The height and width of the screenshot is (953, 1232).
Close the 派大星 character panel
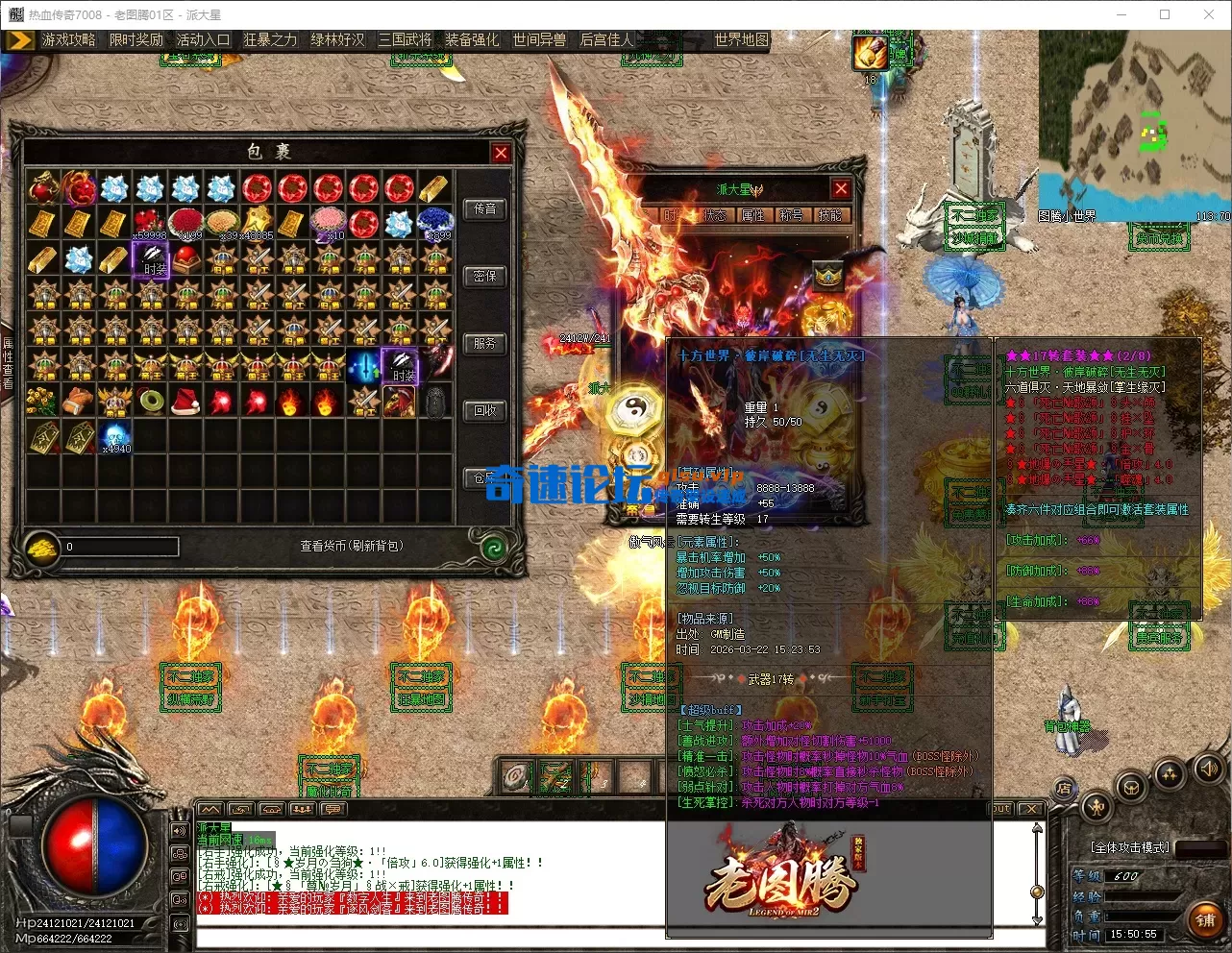click(x=841, y=189)
